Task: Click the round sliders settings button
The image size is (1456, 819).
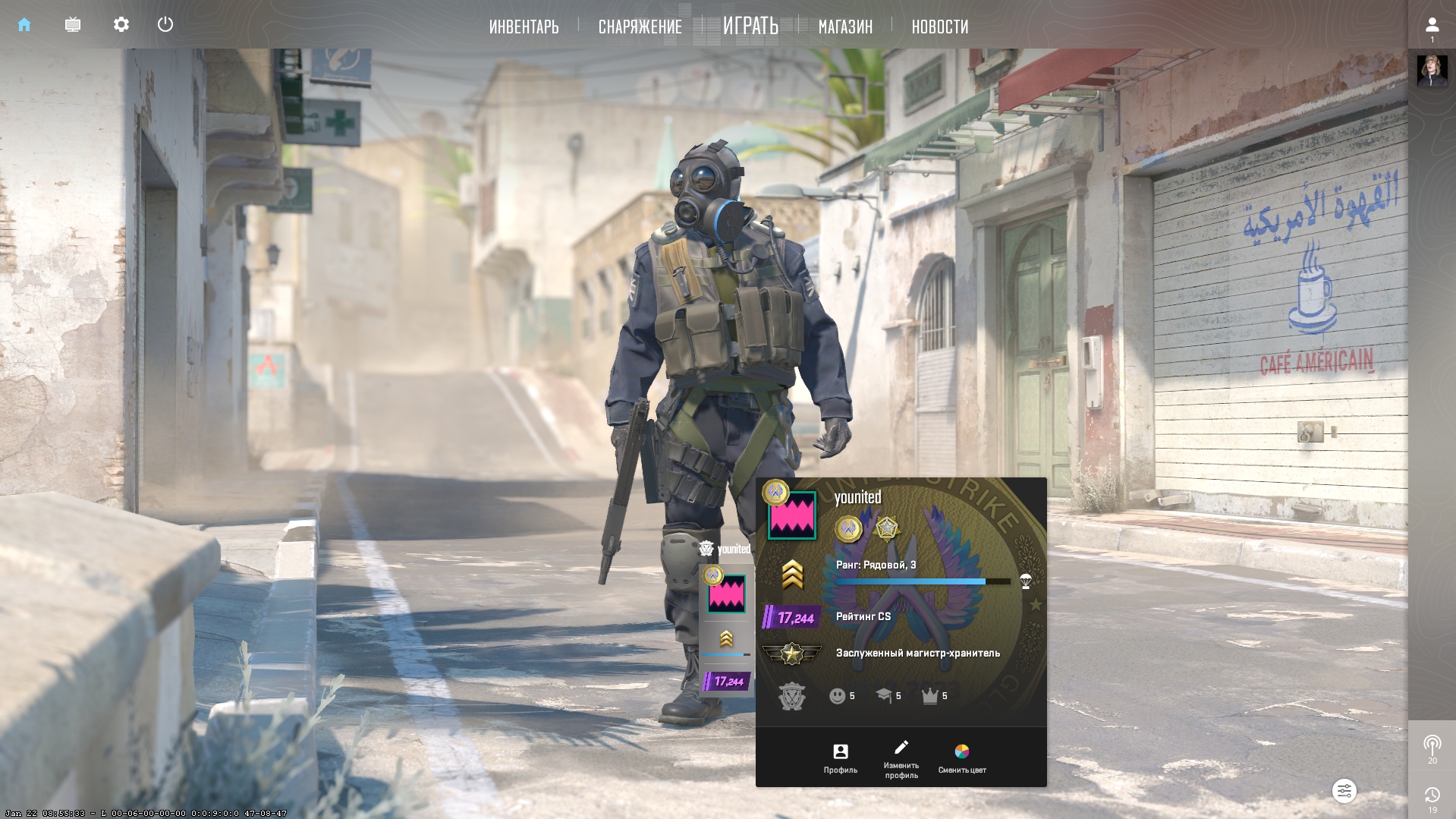Action: tap(1344, 791)
